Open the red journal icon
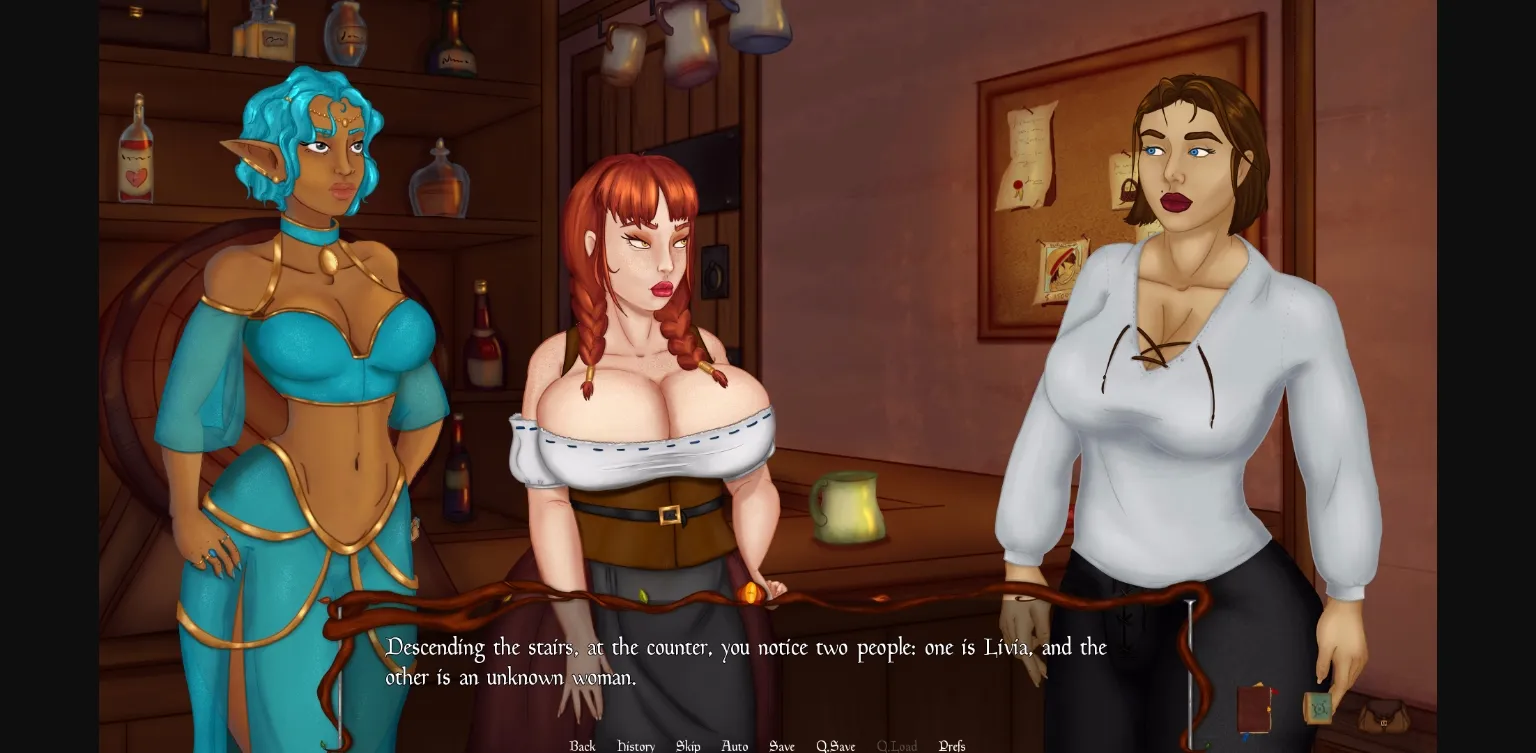Viewport: 1536px width, 753px height. point(1253,709)
